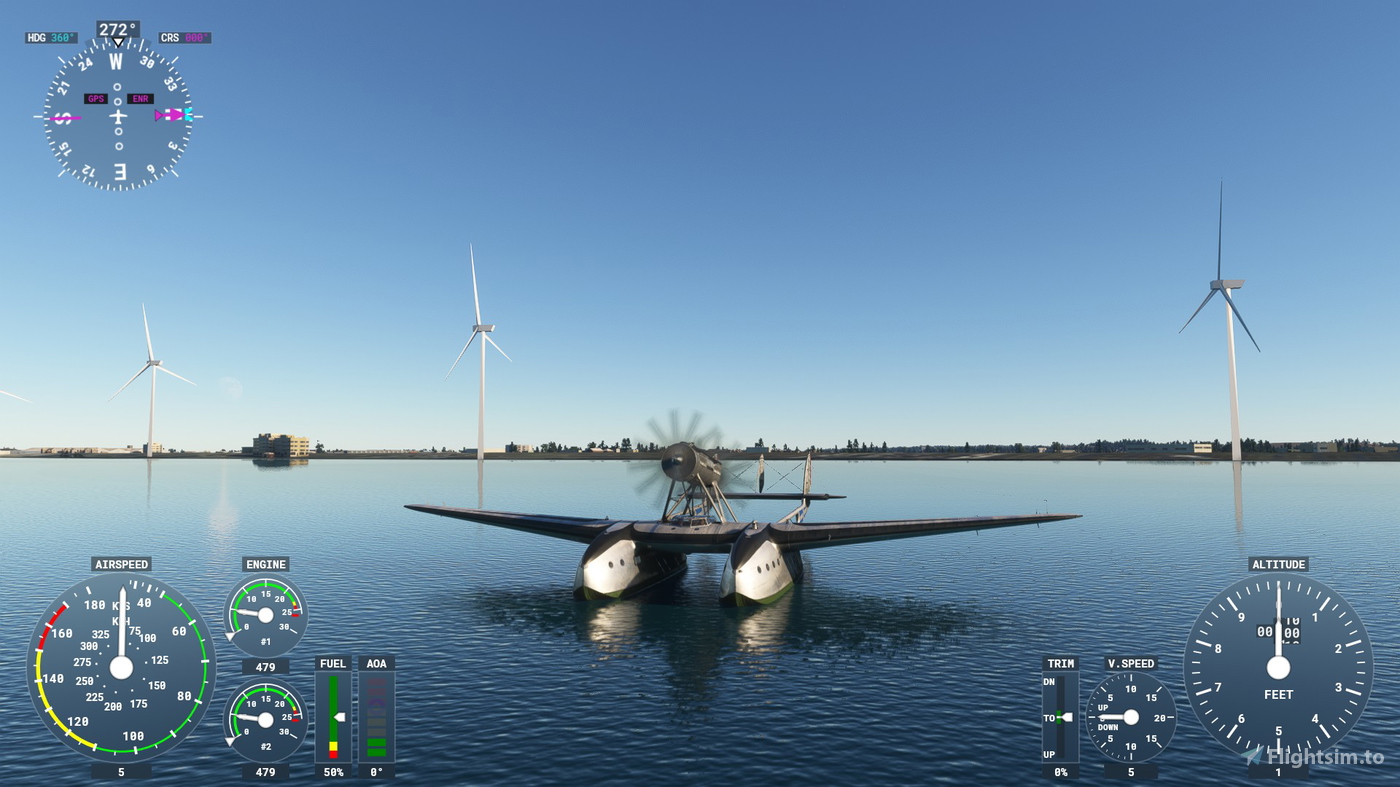Select the ALTITUDE panel title label
Screen dimensions: 1400x787
[x=1278, y=564]
